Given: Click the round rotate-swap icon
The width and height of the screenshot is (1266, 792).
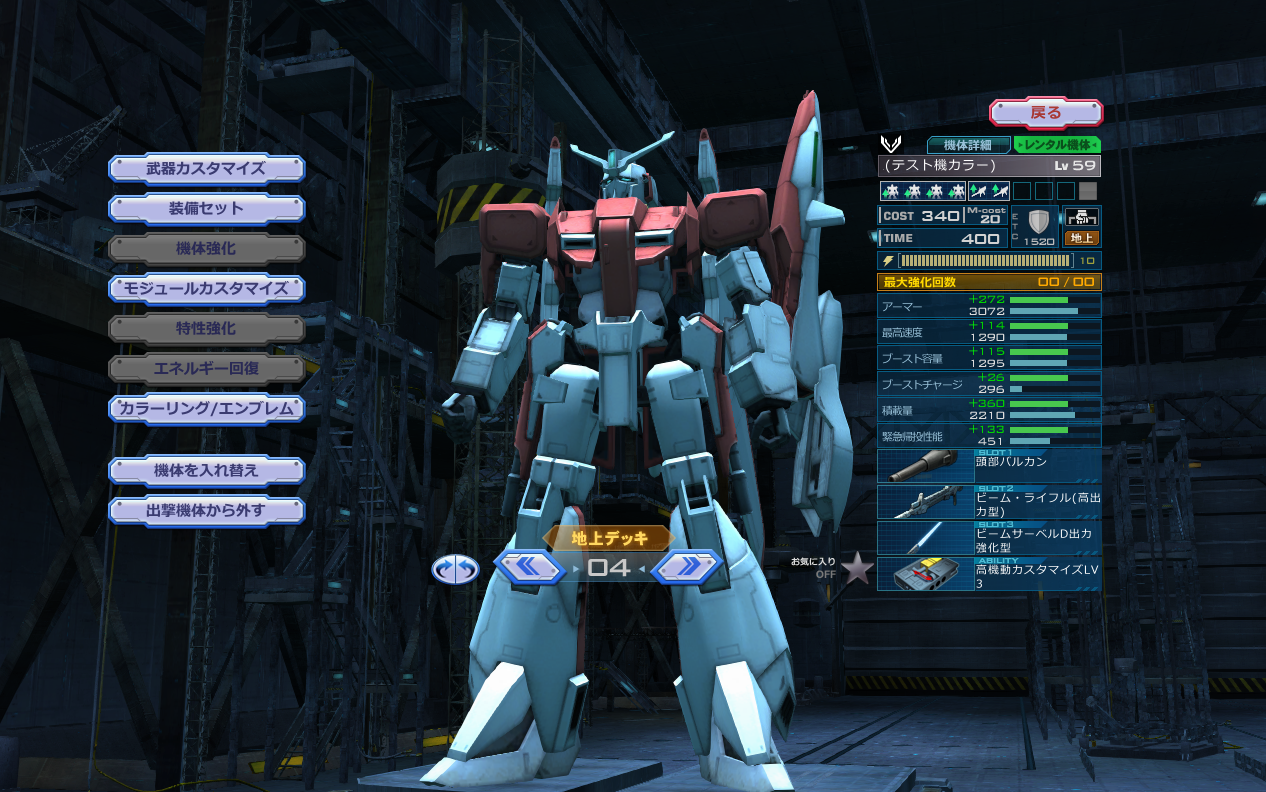Looking at the screenshot, I should 455,569.
